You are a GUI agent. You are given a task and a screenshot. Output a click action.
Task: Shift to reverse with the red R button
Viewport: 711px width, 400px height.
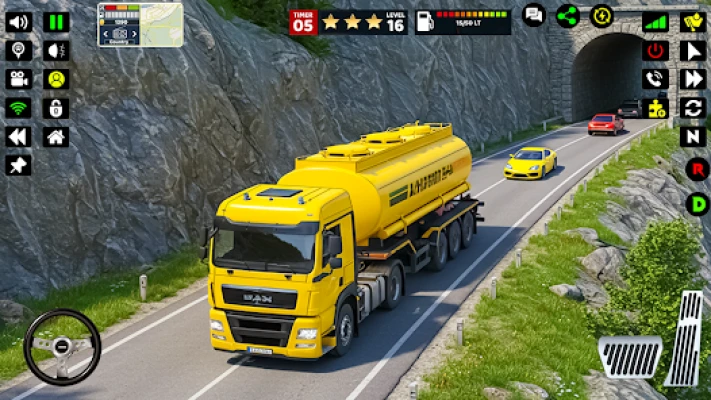point(697,169)
